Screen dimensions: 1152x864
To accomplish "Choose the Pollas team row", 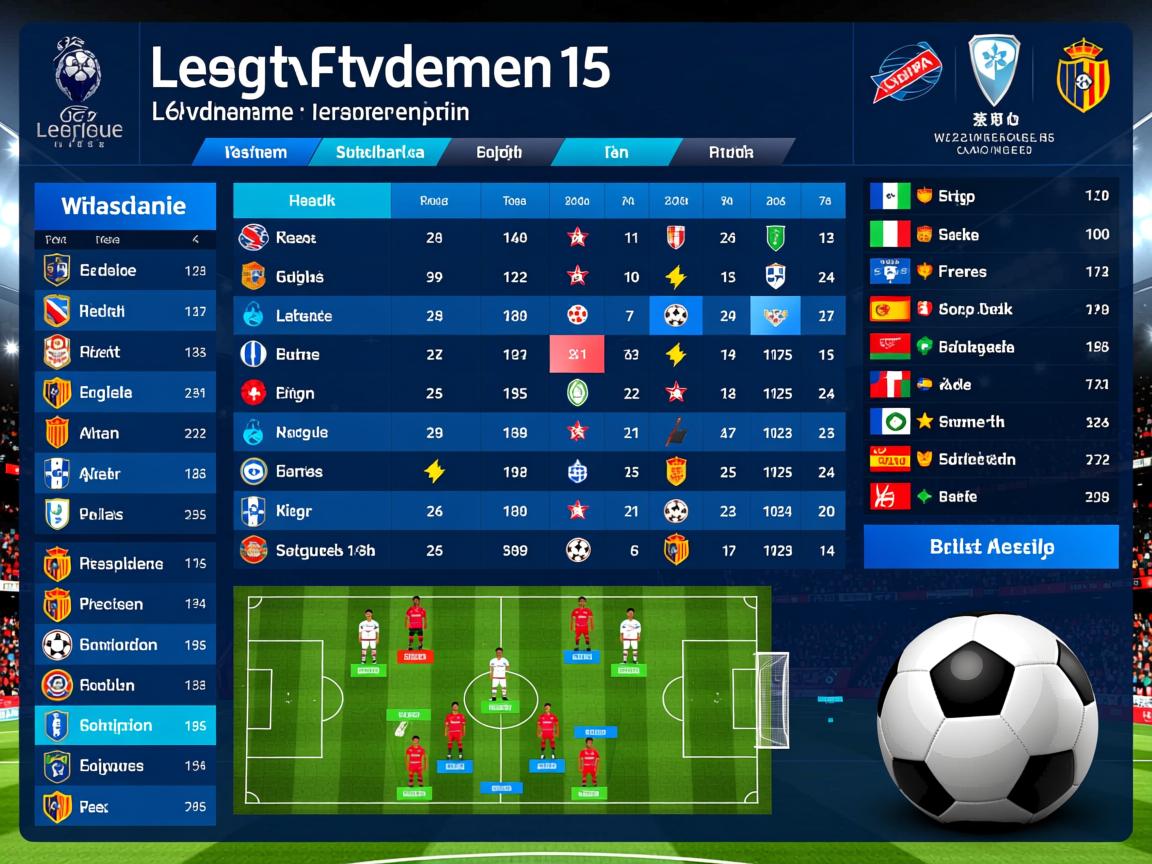I will click(x=125, y=514).
